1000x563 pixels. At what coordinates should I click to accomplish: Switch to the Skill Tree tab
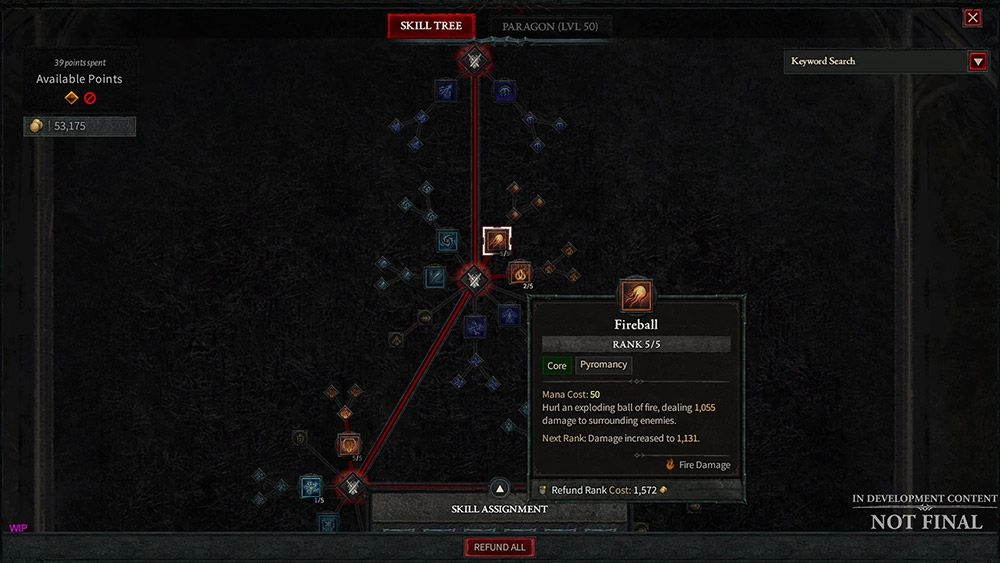pyautogui.click(x=431, y=26)
